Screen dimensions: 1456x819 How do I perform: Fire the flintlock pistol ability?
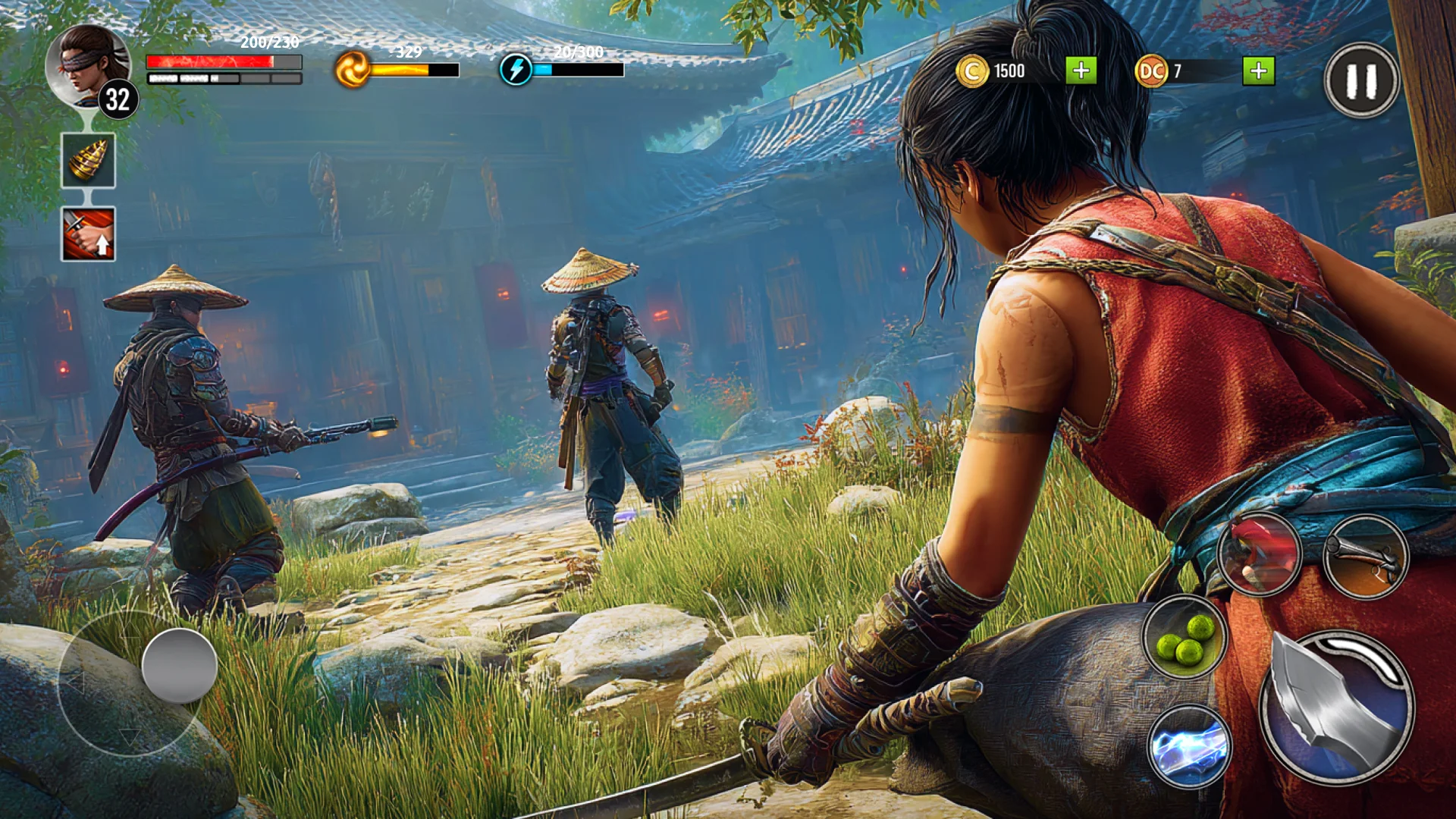tap(1366, 557)
